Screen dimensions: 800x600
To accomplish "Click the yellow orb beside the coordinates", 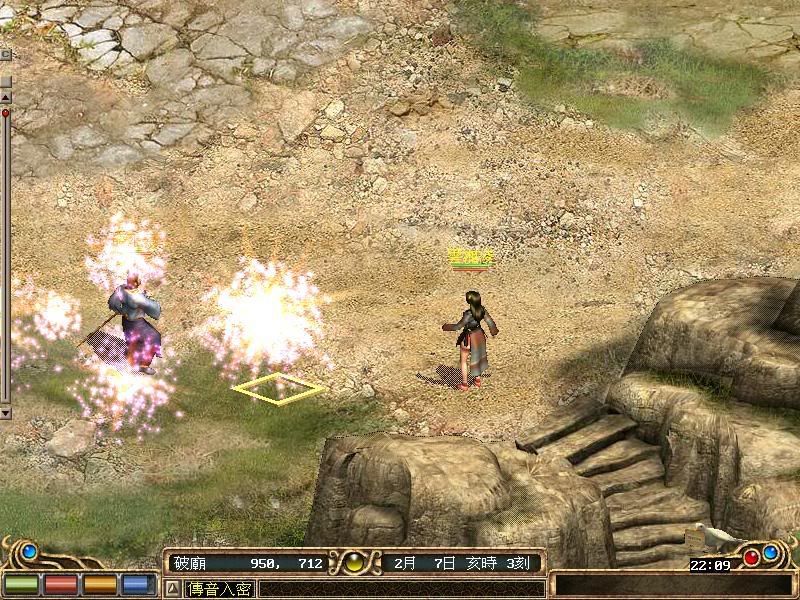I will tap(354, 563).
